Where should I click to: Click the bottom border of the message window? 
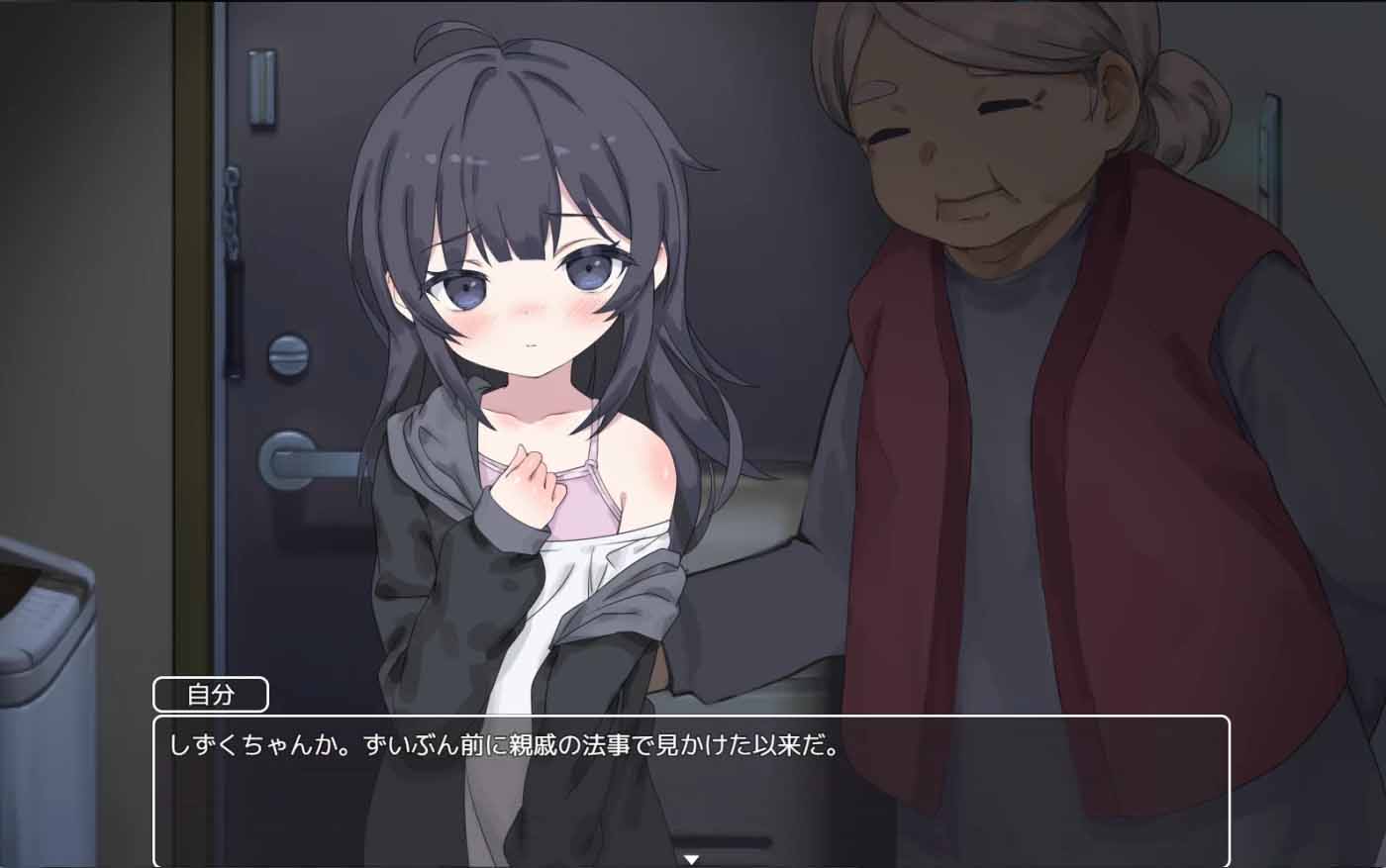coord(693,864)
